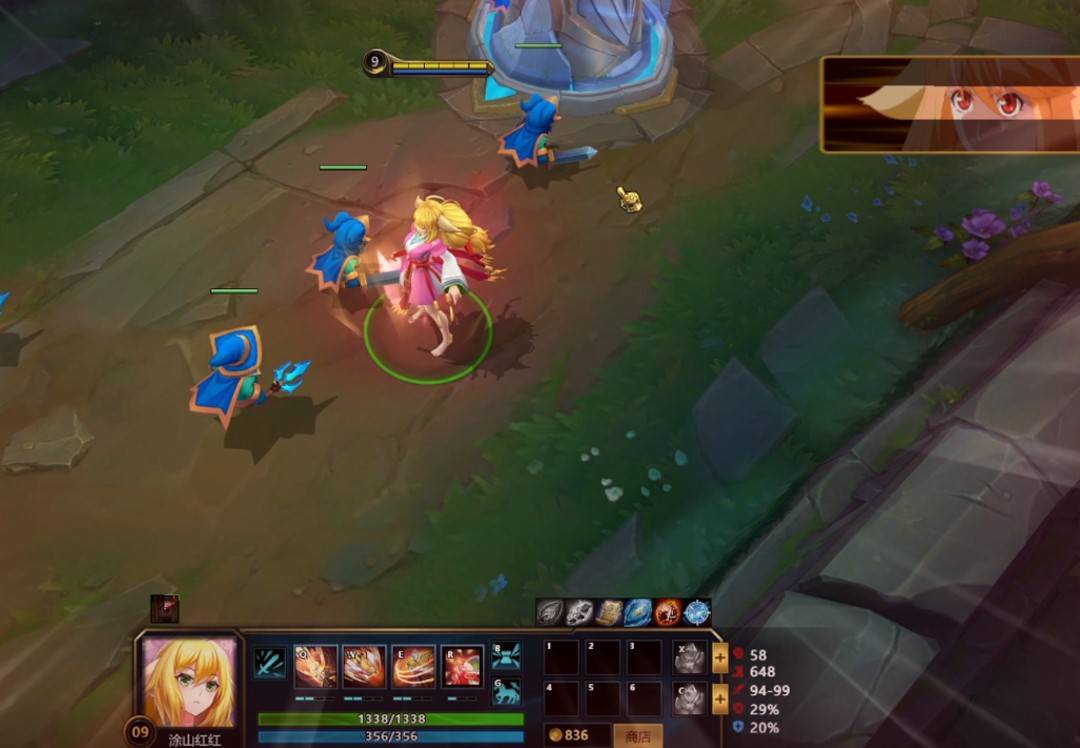Activate the B recall icon

[506, 656]
